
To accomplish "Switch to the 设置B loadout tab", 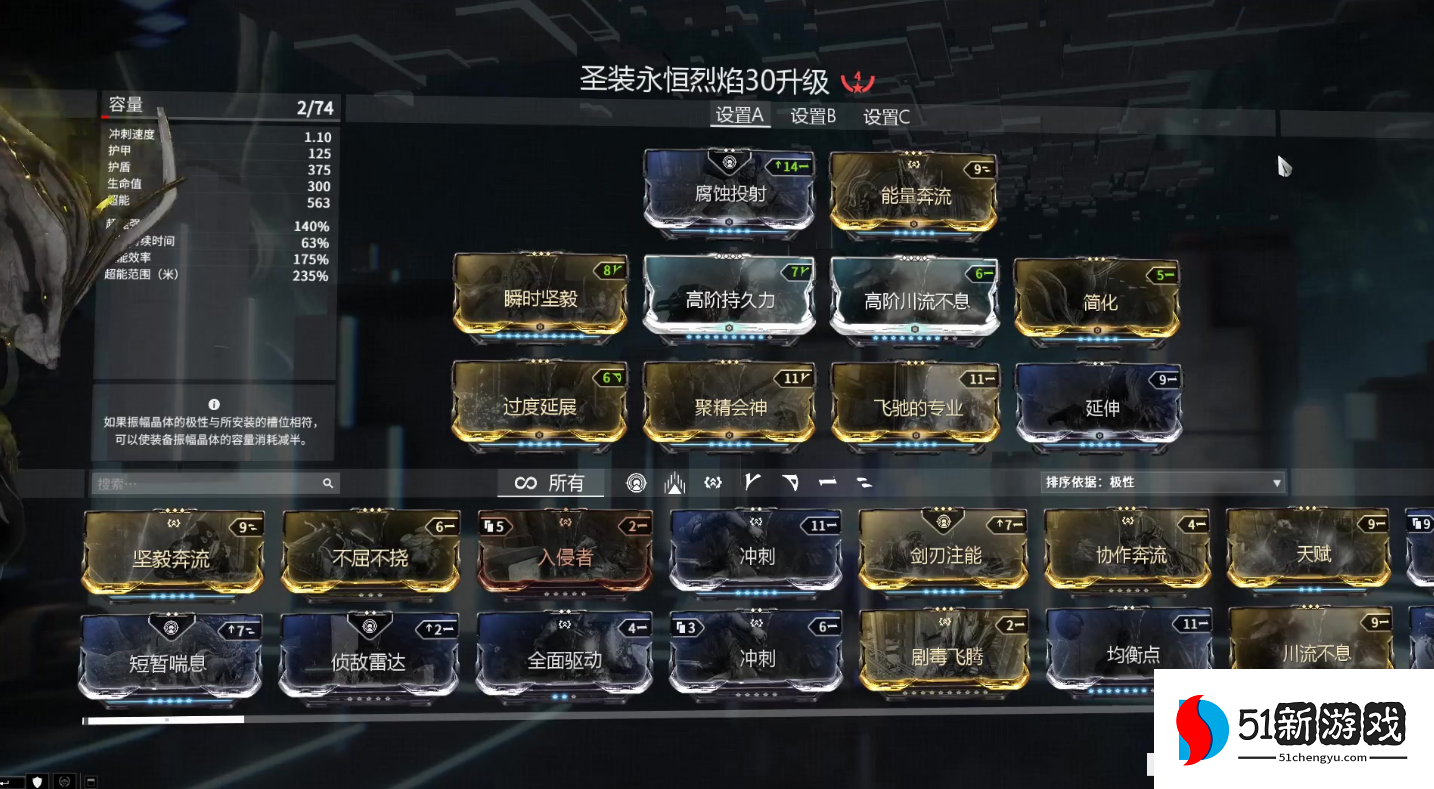I will [x=812, y=117].
